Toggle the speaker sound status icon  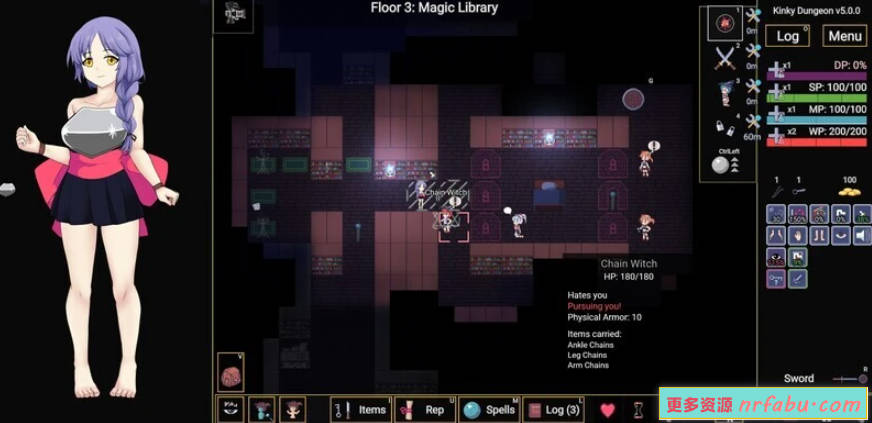(x=860, y=235)
